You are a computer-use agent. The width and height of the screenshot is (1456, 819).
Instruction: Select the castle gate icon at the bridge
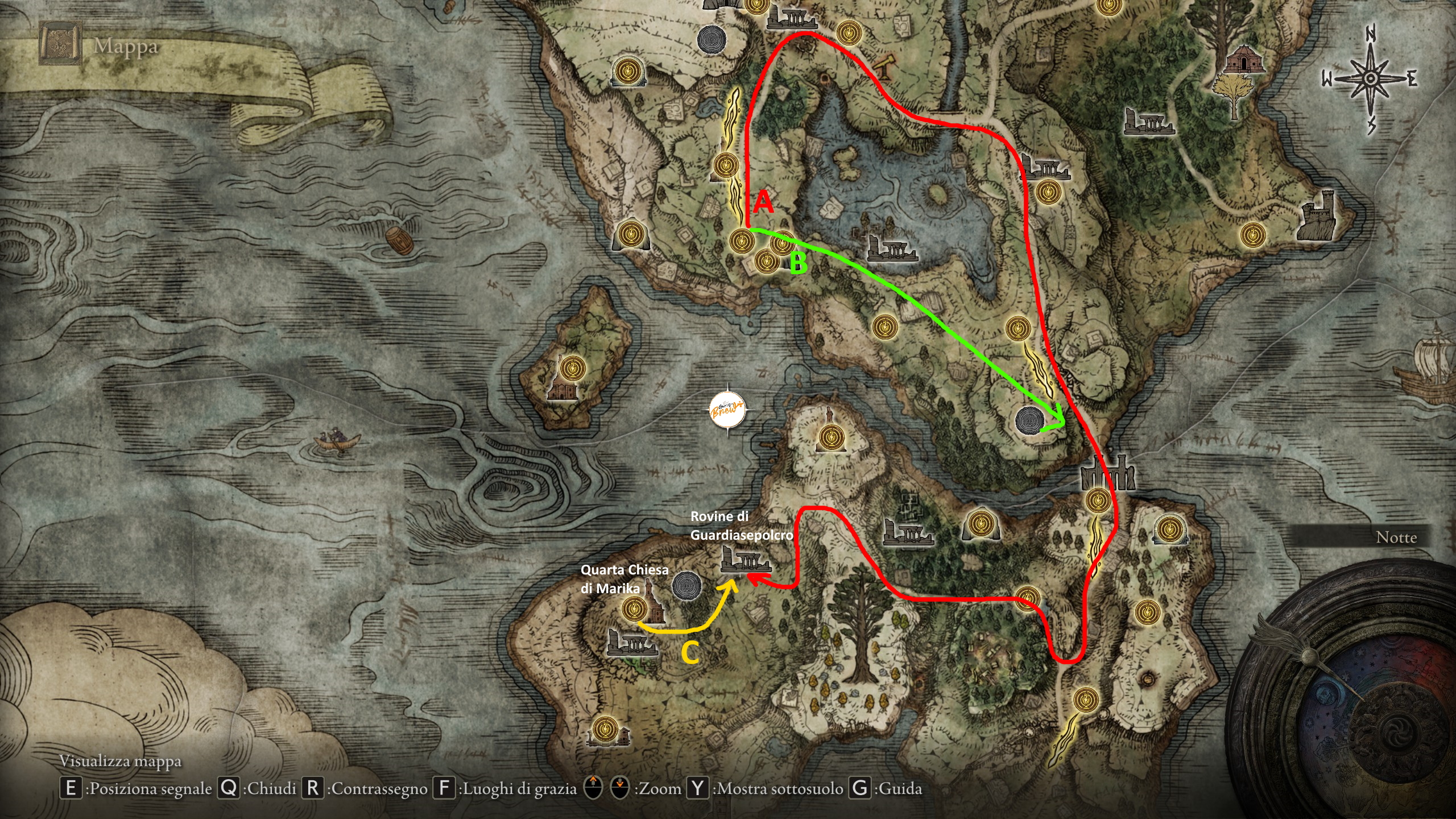(1108, 473)
